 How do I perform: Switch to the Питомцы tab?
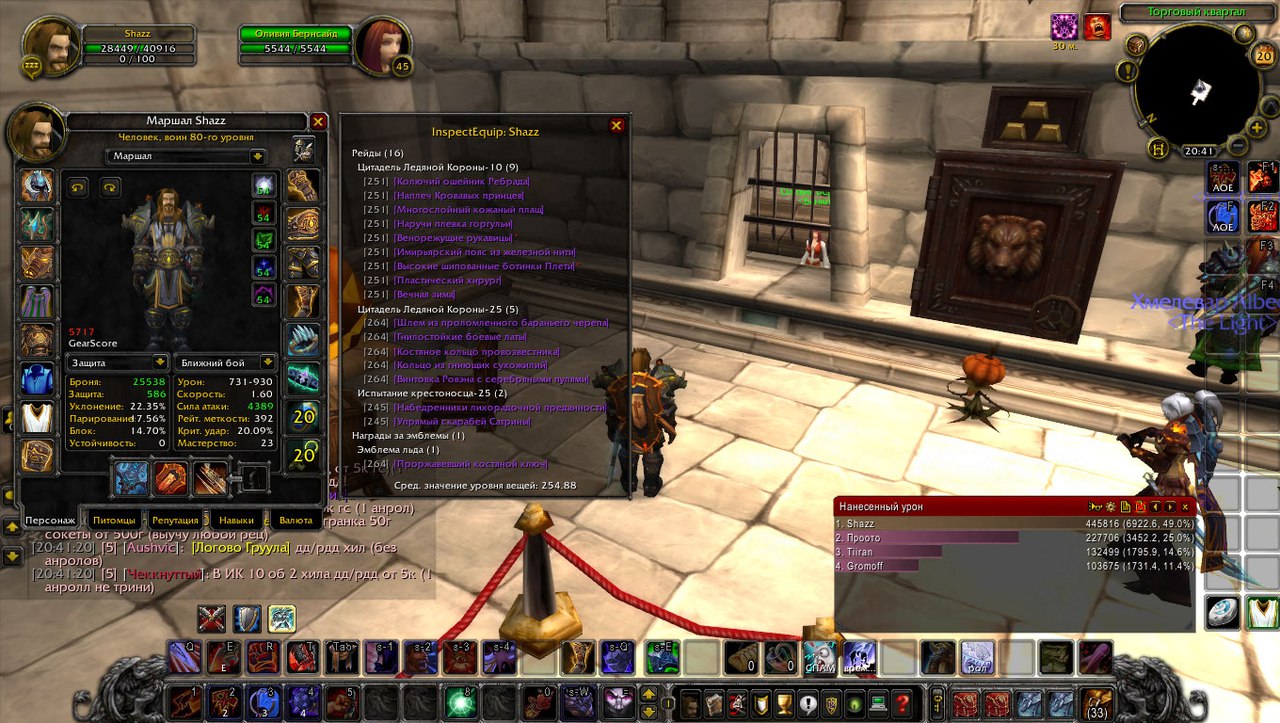(113, 521)
